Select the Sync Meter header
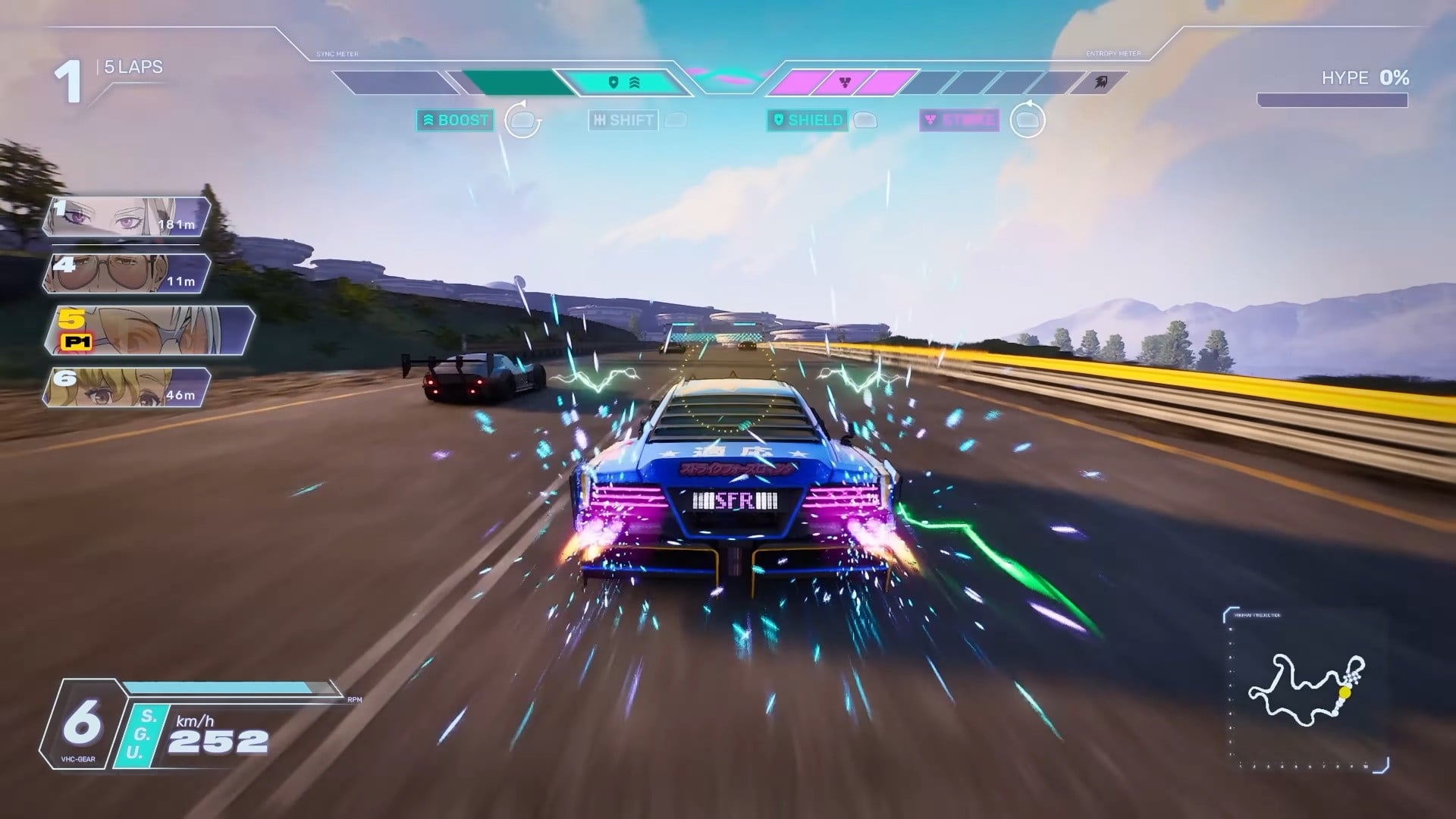This screenshot has height=819, width=1456. pyautogui.click(x=337, y=53)
